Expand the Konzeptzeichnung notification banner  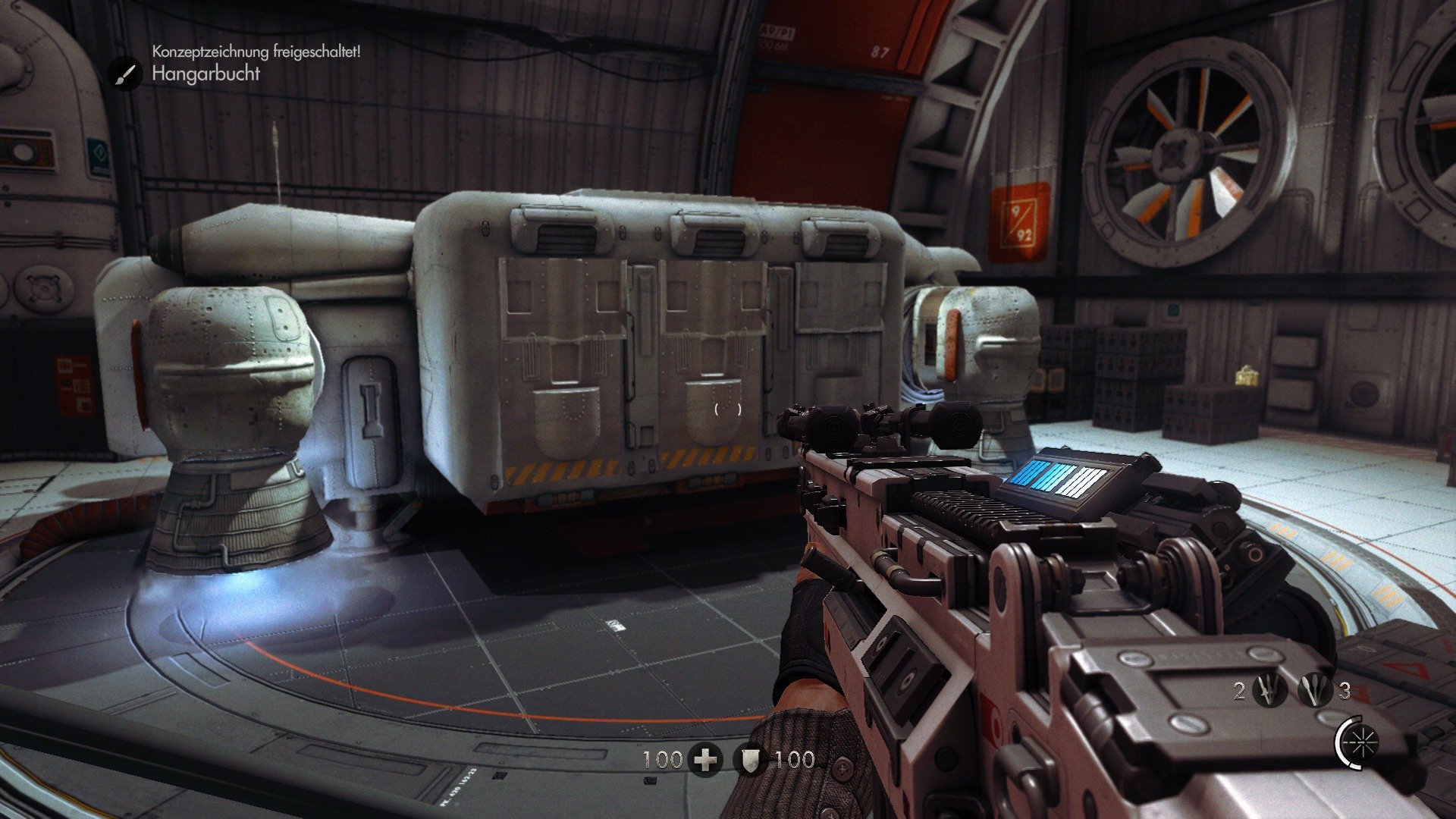(258, 54)
